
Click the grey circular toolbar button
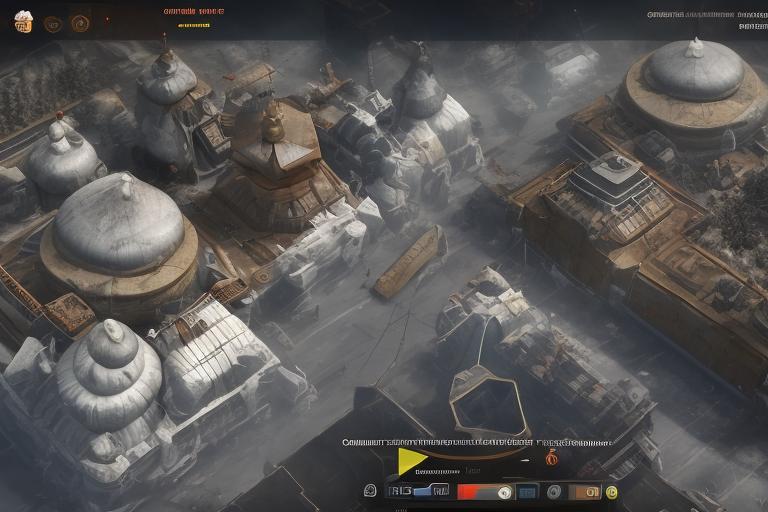coord(554,491)
